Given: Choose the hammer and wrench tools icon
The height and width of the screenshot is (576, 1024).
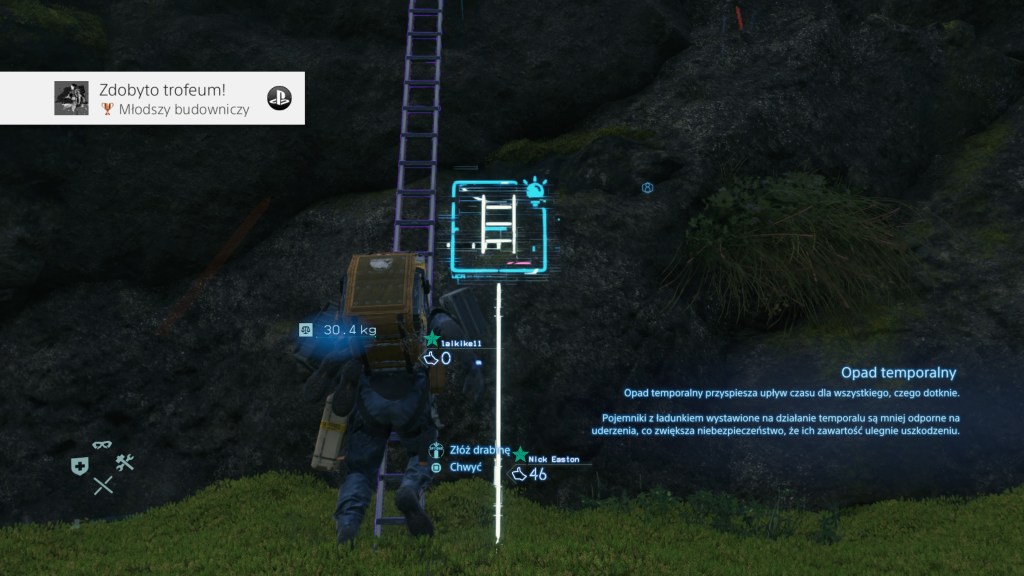Looking at the screenshot, I should click(x=125, y=462).
